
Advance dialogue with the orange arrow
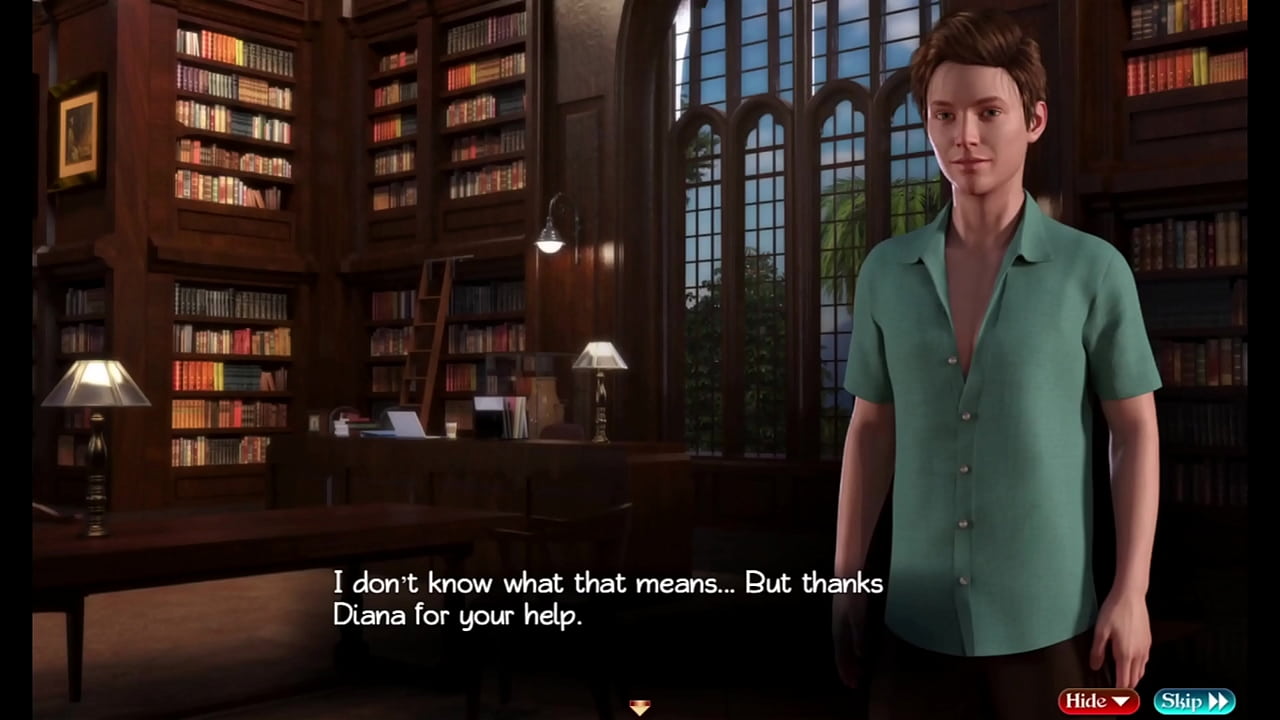tap(640, 707)
